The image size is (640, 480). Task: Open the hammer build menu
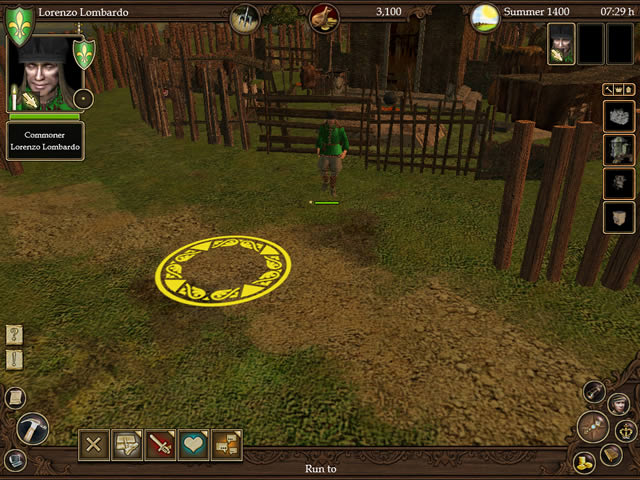[x=33, y=429]
